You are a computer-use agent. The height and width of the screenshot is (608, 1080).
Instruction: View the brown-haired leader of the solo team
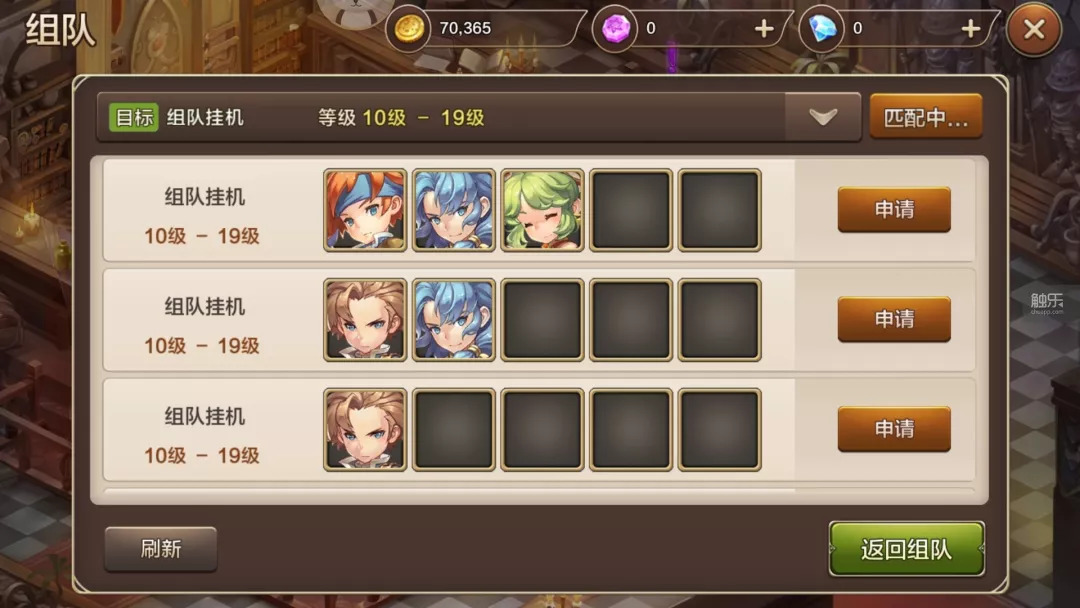pos(365,429)
